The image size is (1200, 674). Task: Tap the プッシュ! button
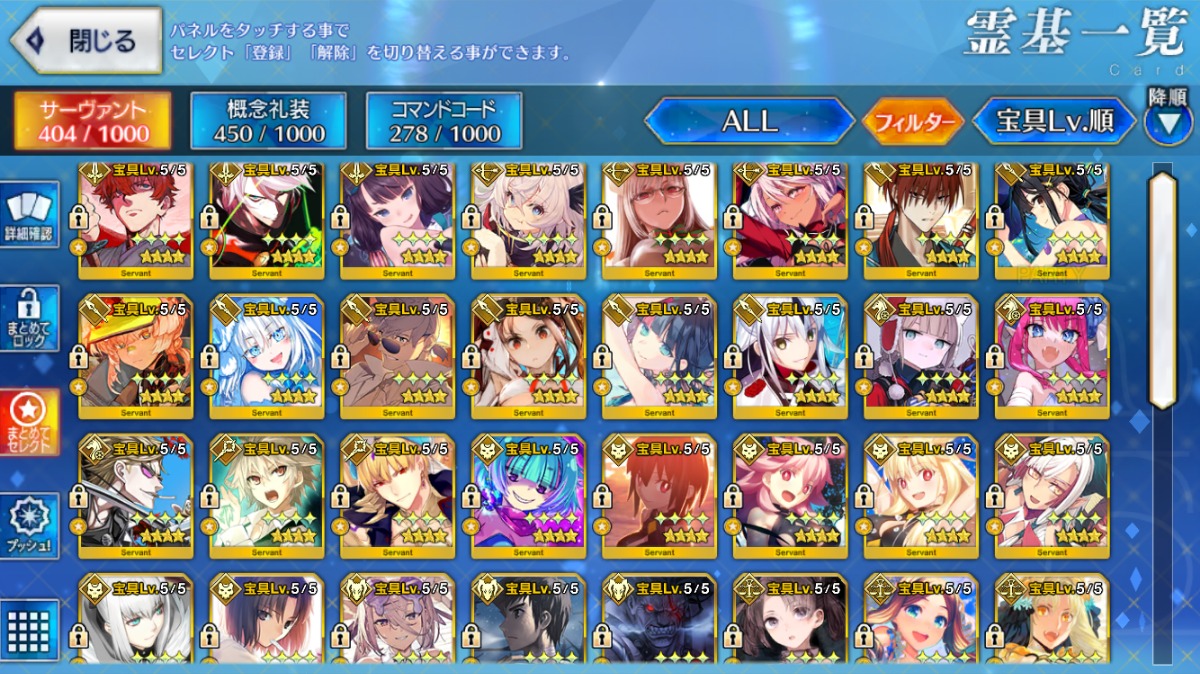pos(29,525)
